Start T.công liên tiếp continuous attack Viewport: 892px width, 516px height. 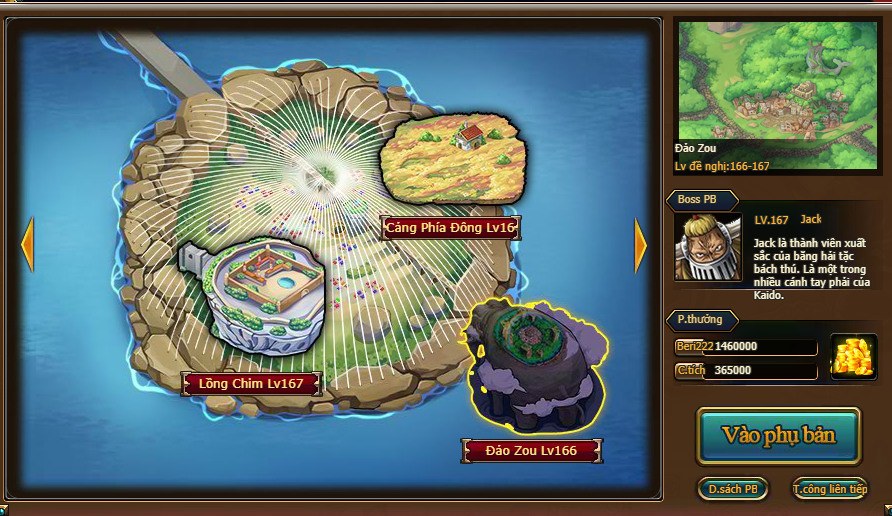tap(829, 489)
